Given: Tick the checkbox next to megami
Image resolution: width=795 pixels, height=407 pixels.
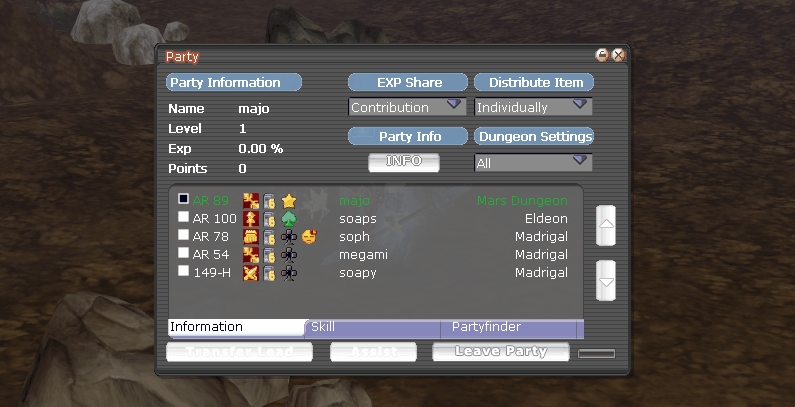Looking at the screenshot, I should click(183, 254).
